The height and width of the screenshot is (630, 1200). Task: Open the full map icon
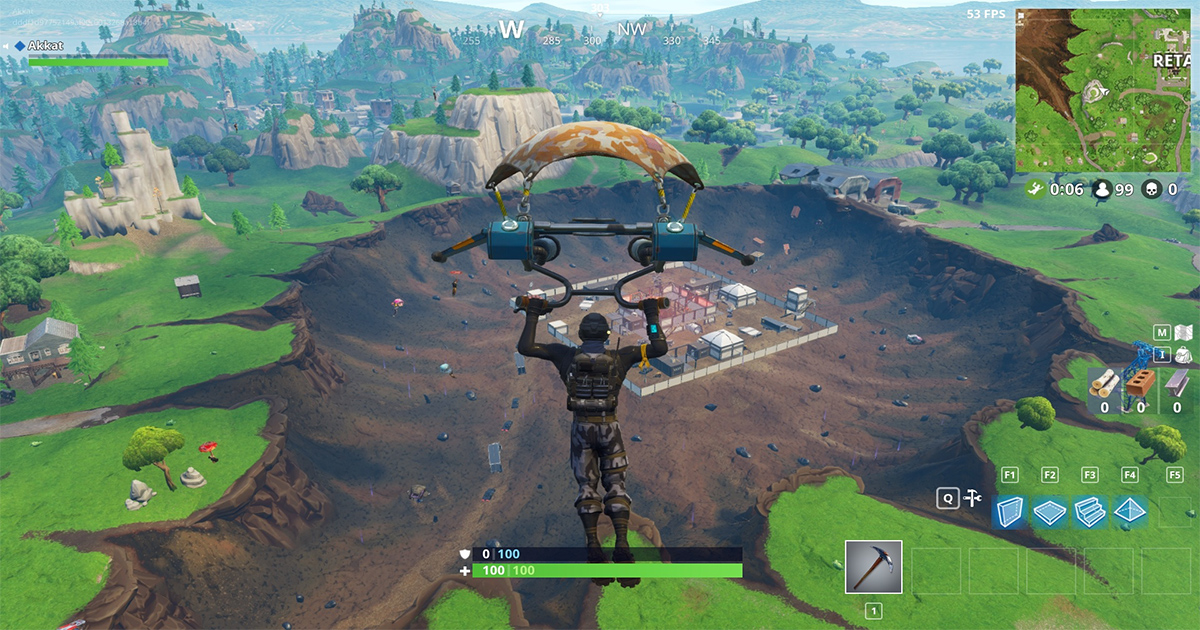(x=1183, y=333)
